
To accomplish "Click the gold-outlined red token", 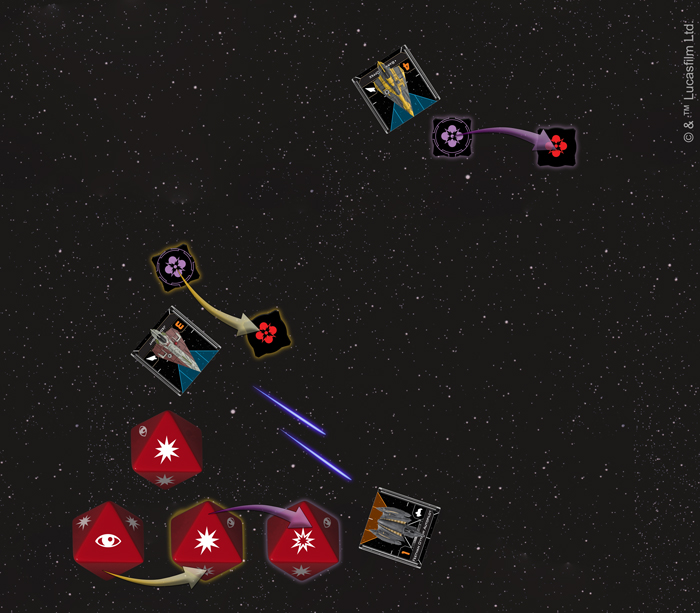I will [x=267, y=333].
